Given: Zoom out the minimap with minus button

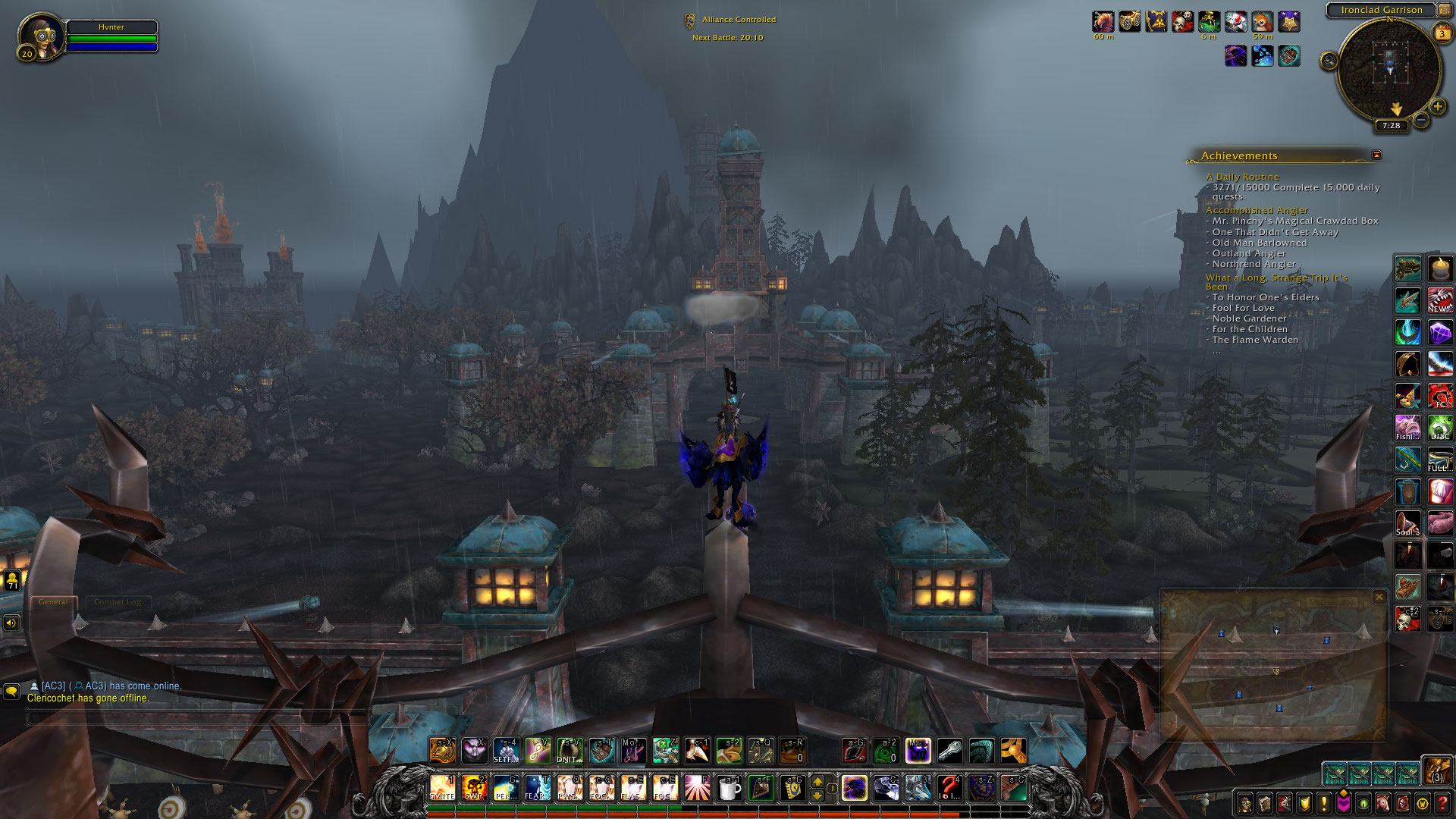Looking at the screenshot, I should click(1421, 120).
